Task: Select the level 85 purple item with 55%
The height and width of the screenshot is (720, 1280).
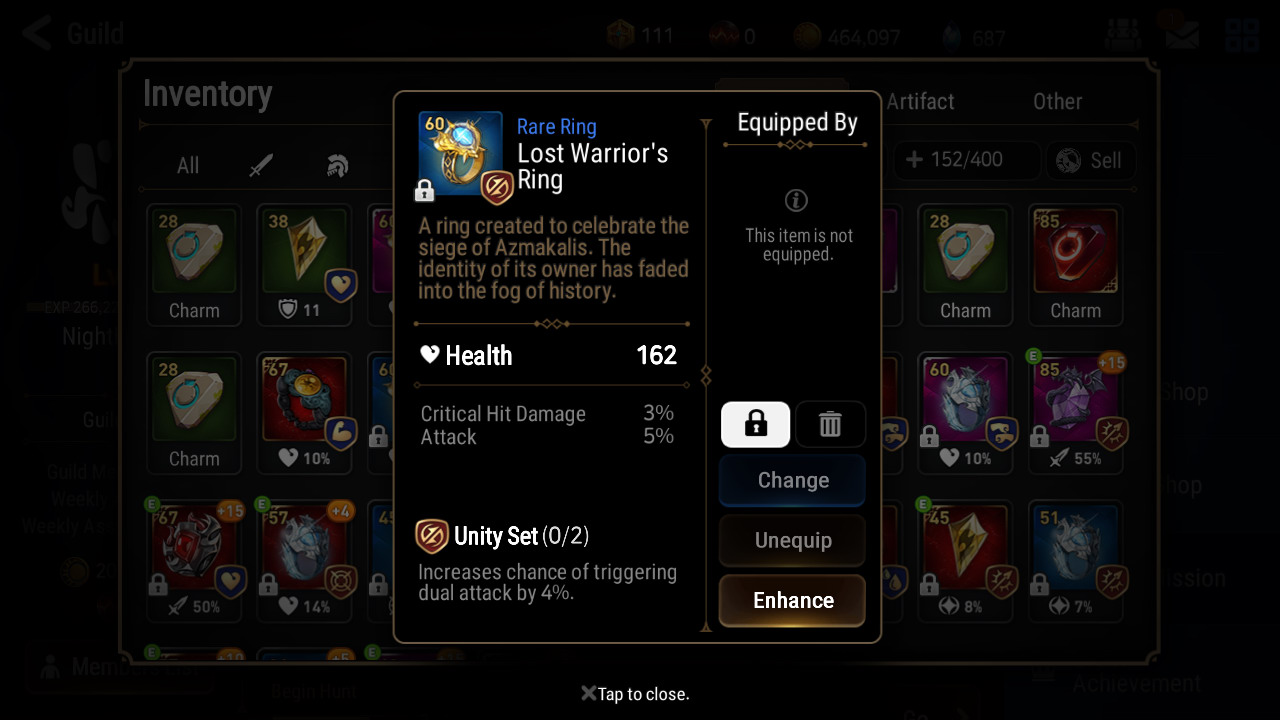Action: 1075,412
